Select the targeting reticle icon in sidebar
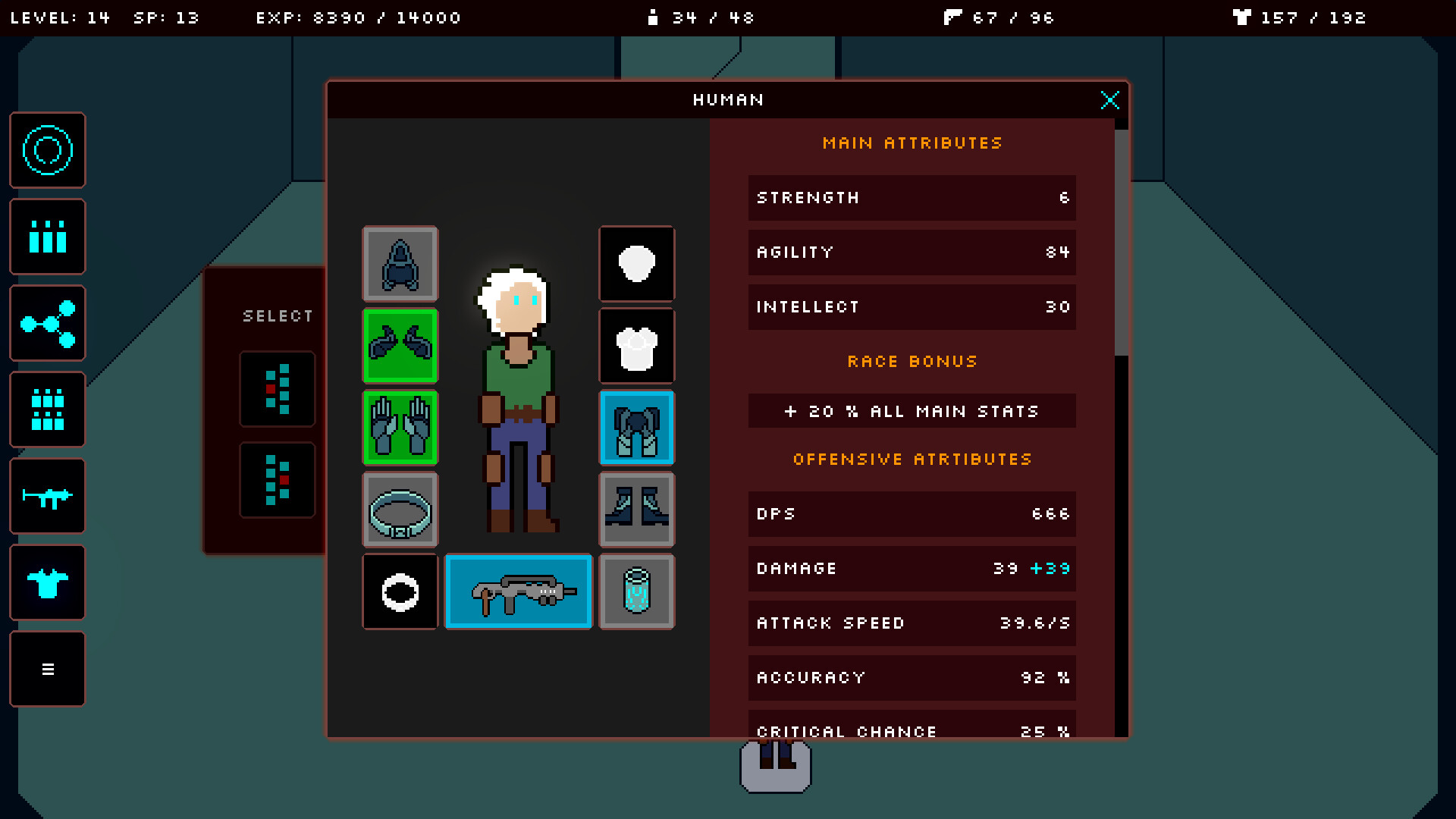Viewport: 1456px width, 819px height. point(47,150)
